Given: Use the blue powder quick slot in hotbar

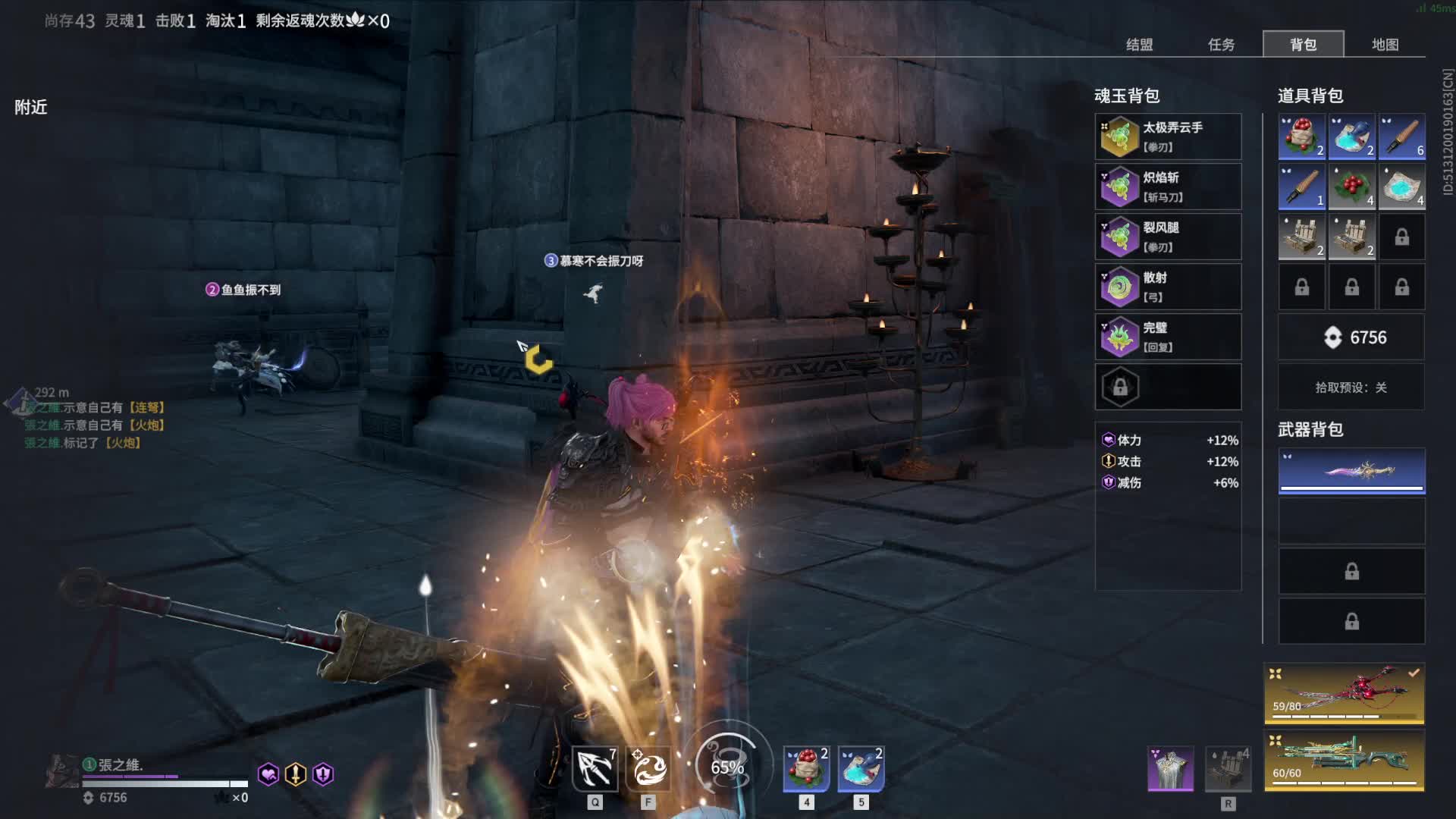Looking at the screenshot, I should tap(861, 768).
